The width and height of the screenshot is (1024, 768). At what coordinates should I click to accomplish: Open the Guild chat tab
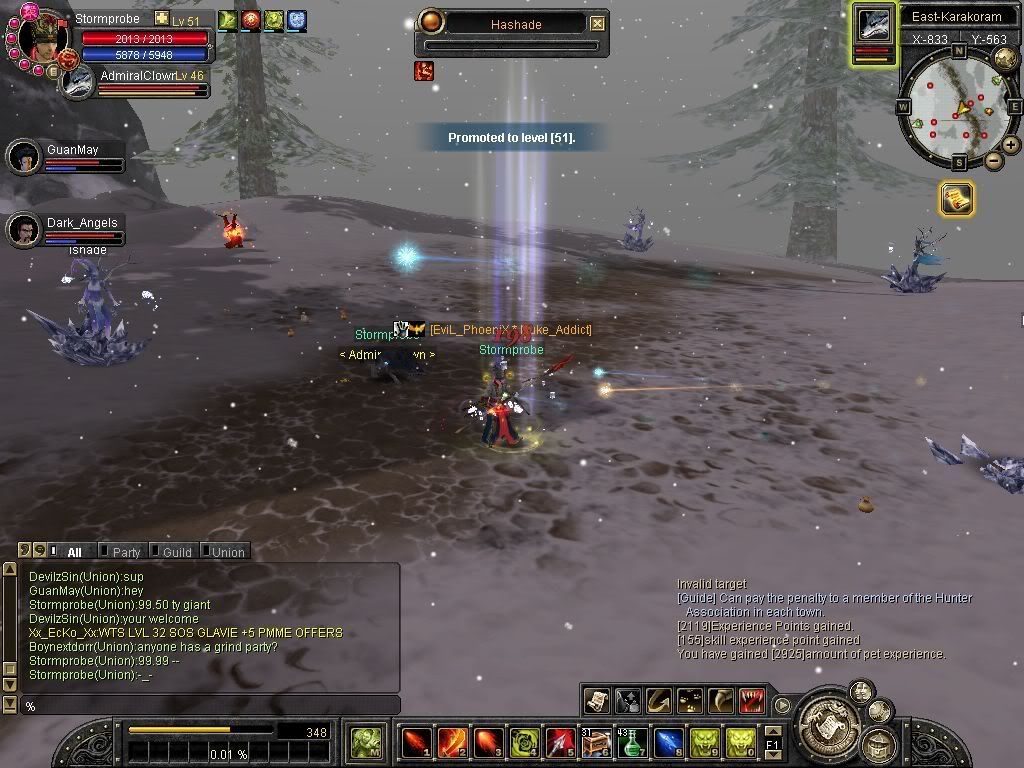[176, 551]
